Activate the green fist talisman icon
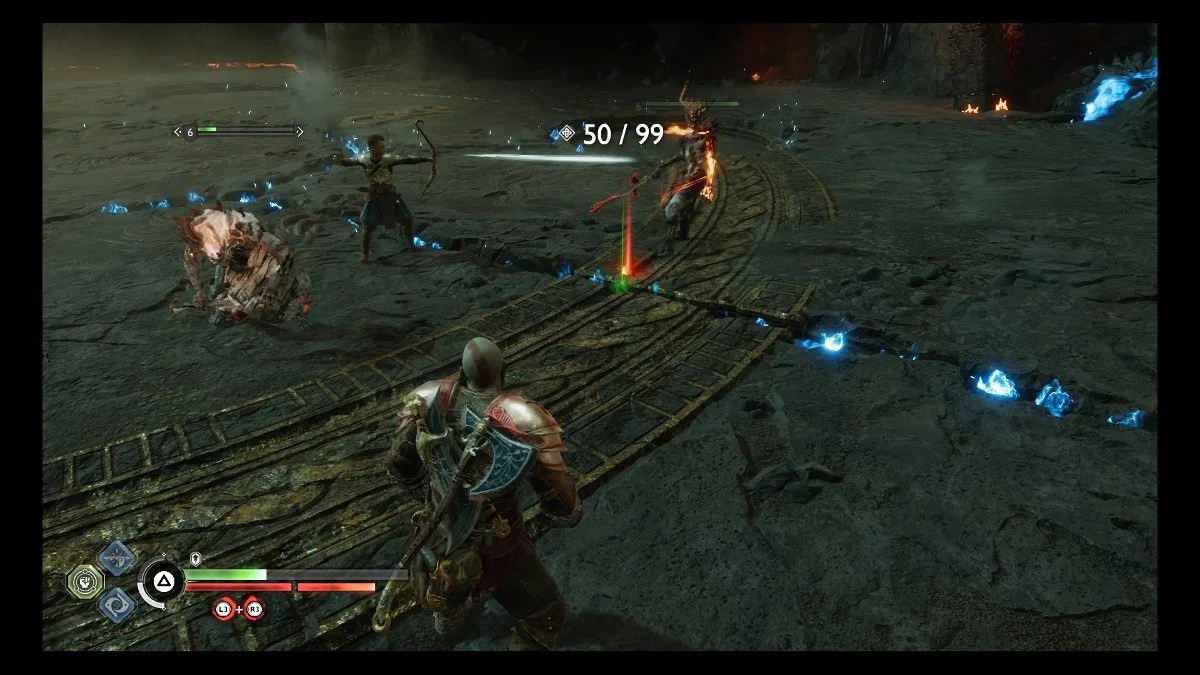The image size is (1200, 675). (86, 581)
